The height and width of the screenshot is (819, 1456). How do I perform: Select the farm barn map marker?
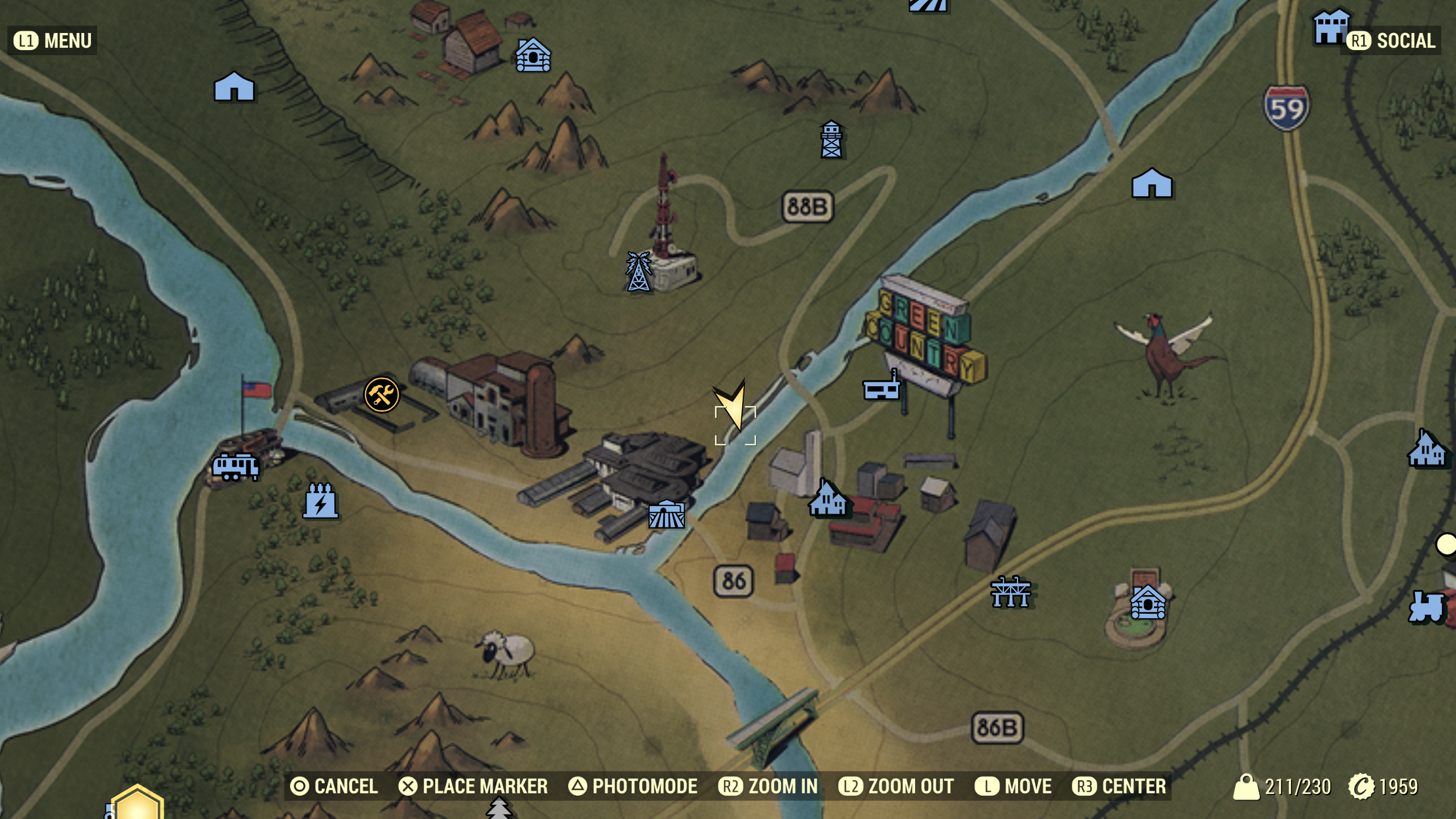[x=667, y=514]
